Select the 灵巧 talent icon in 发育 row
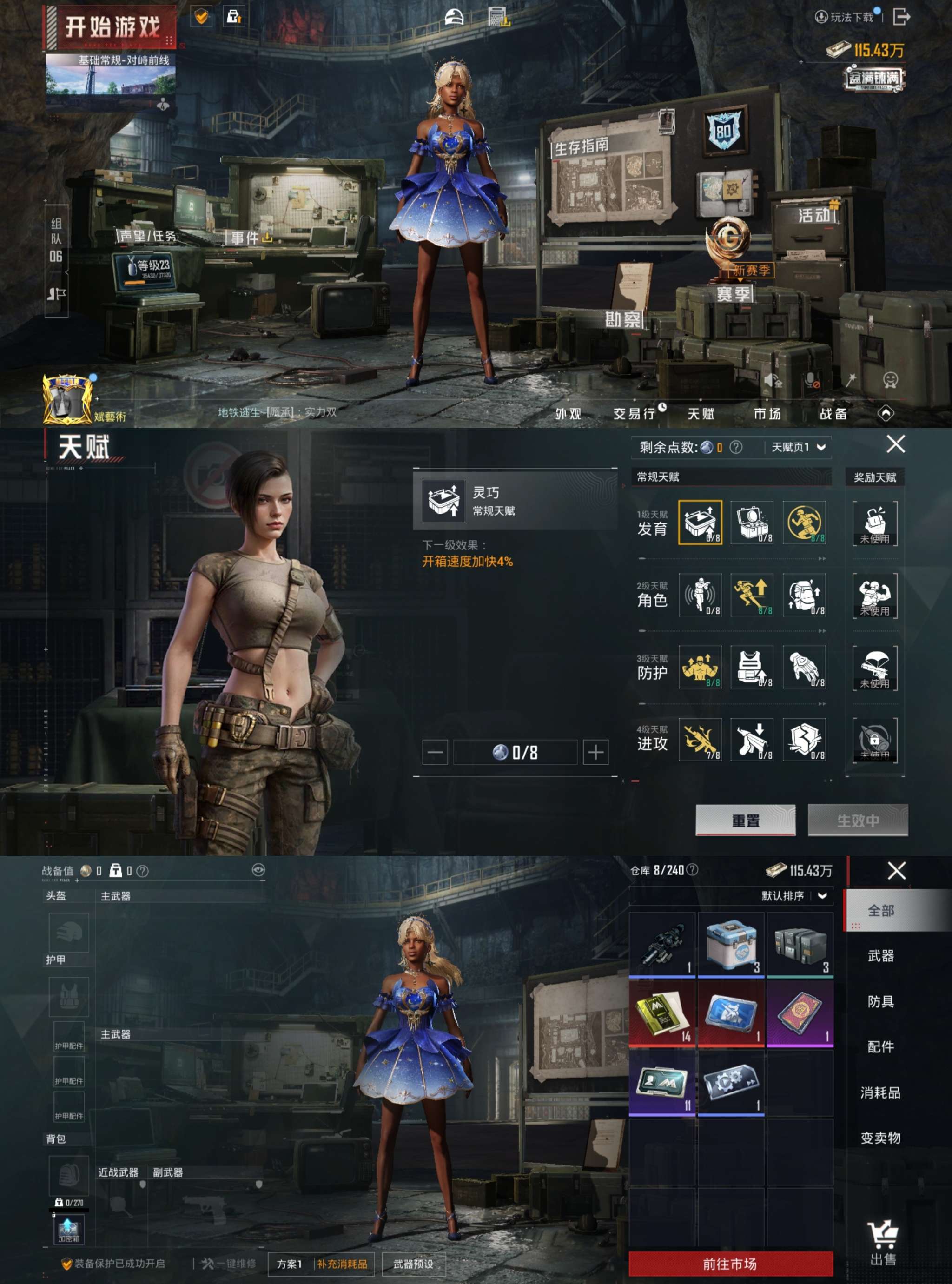952x1284 pixels. 700,522
